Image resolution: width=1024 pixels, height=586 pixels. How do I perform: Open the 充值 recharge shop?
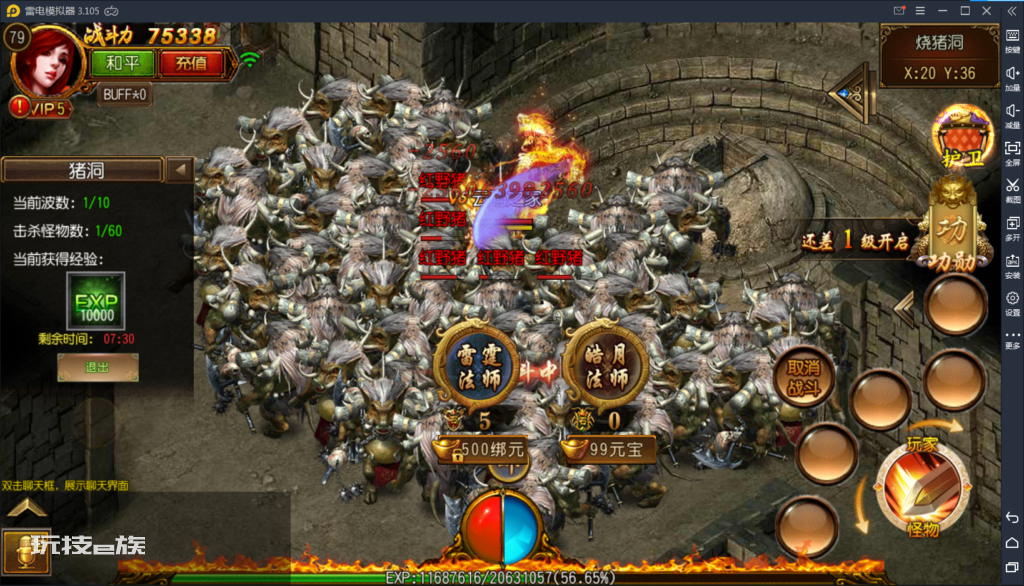(191, 63)
